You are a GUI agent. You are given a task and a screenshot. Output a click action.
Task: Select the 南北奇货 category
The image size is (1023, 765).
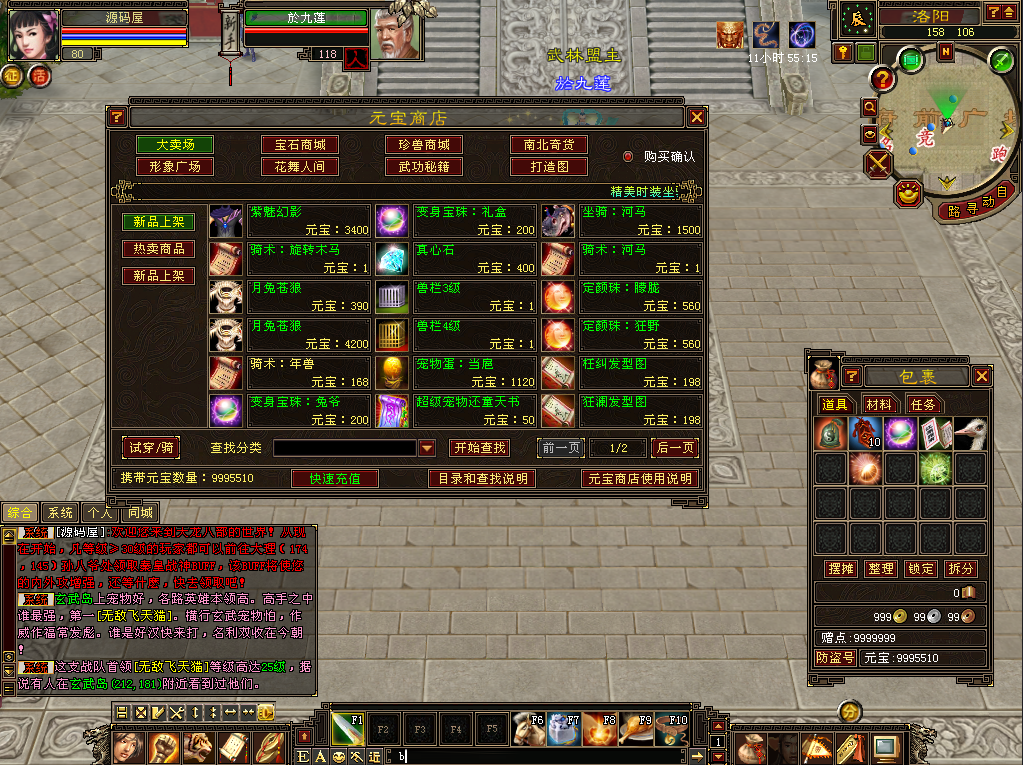click(x=548, y=145)
